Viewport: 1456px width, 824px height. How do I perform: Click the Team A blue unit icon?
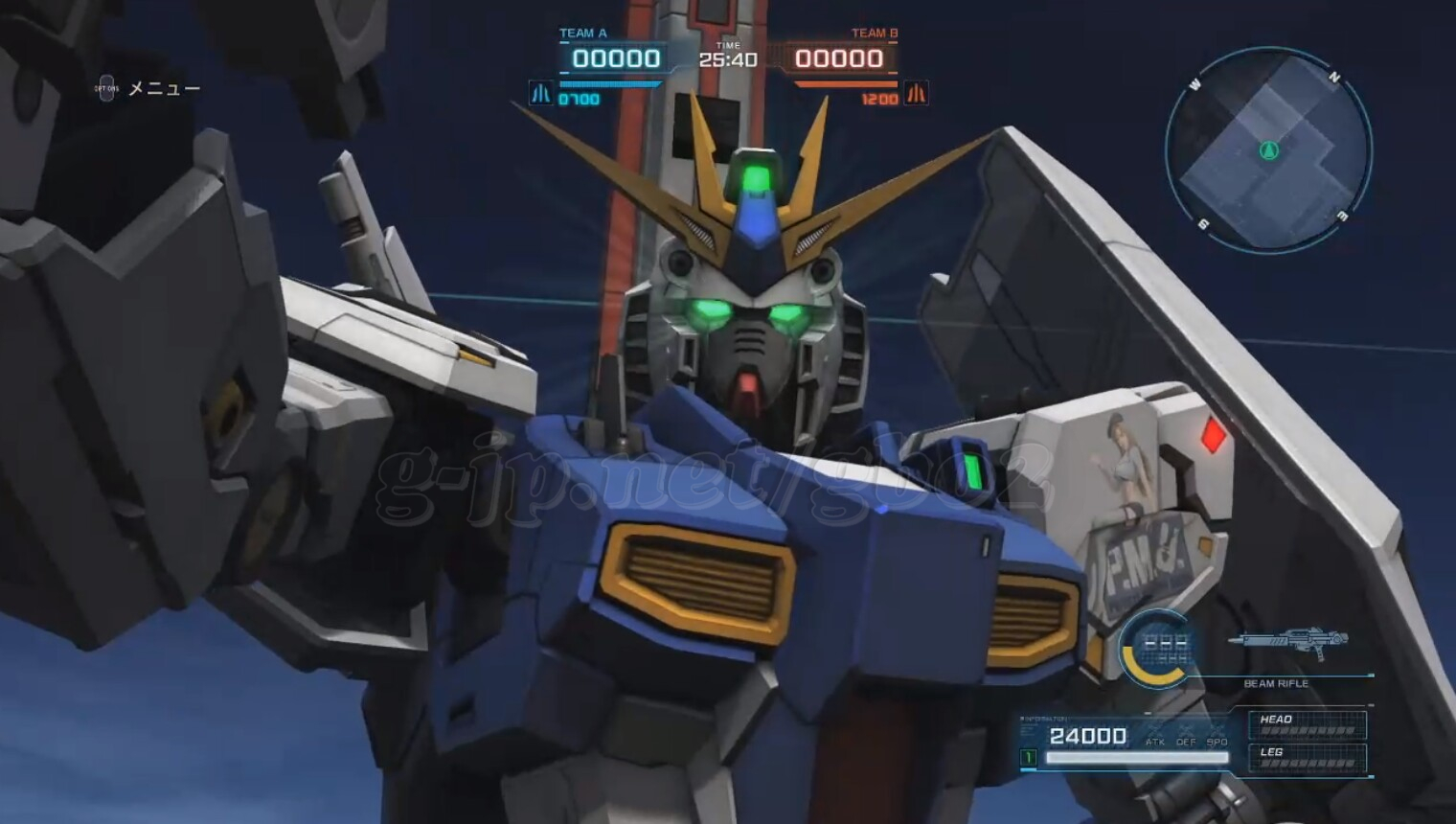tap(541, 94)
